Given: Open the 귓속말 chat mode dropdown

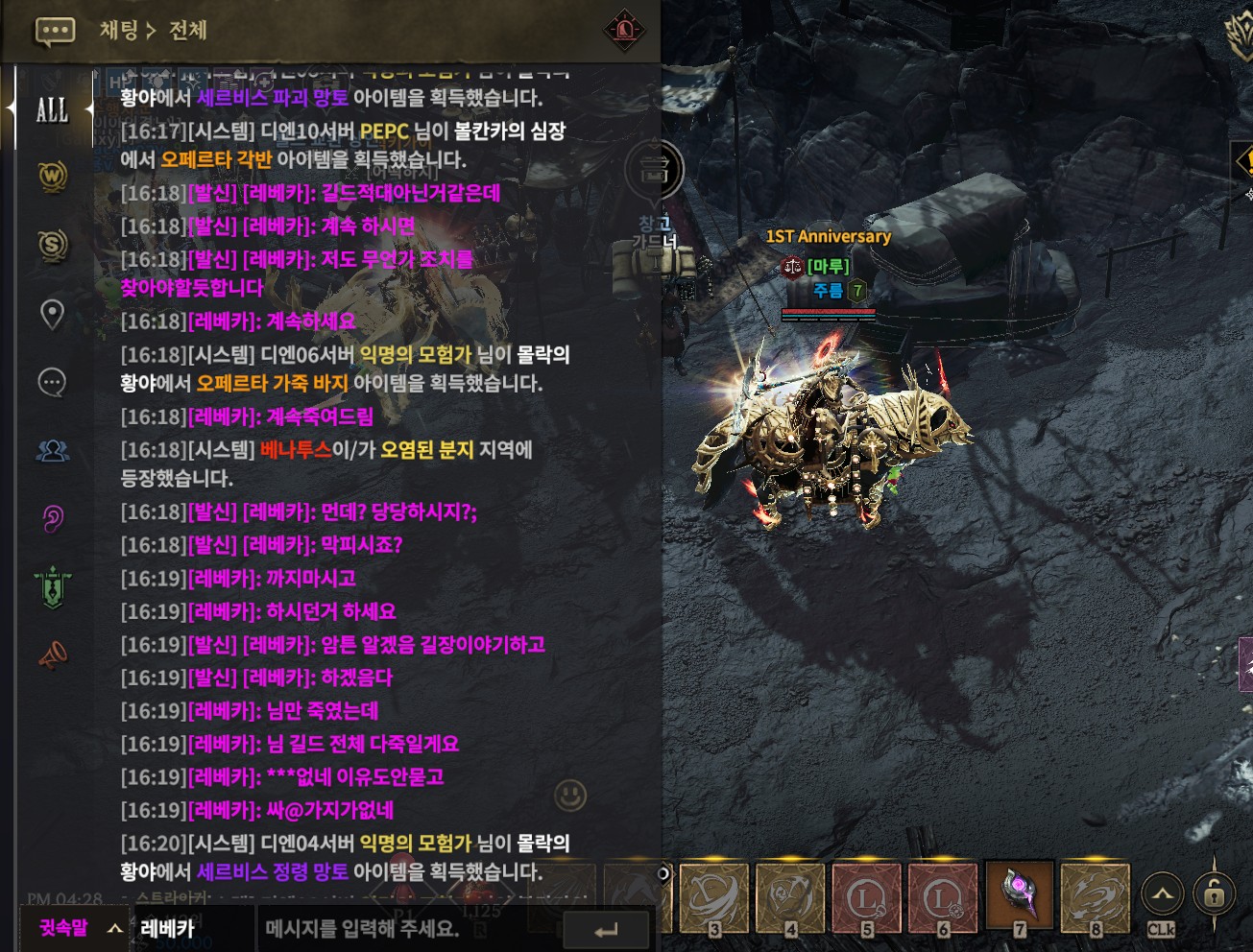Looking at the screenshot, I should pyautogui.click(x=79, y=928).
